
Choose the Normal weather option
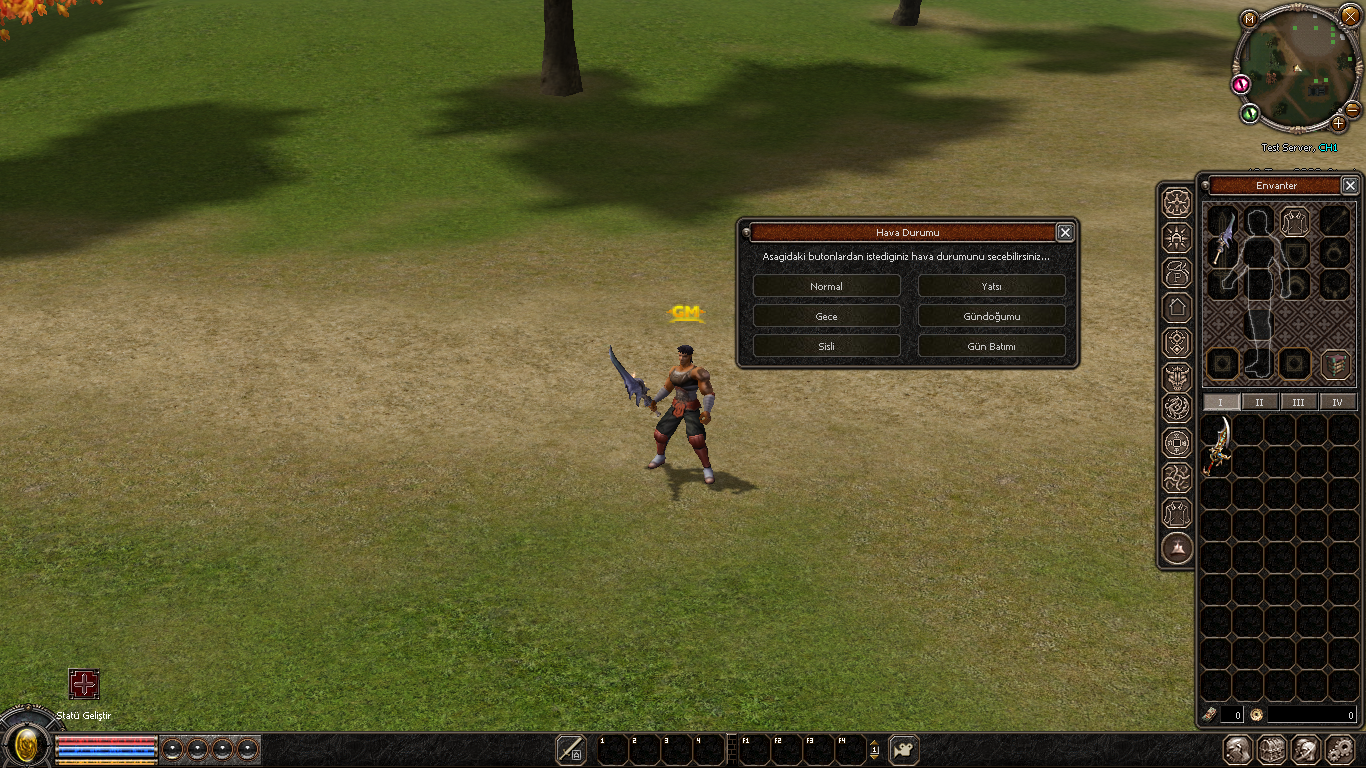point(826,286)
